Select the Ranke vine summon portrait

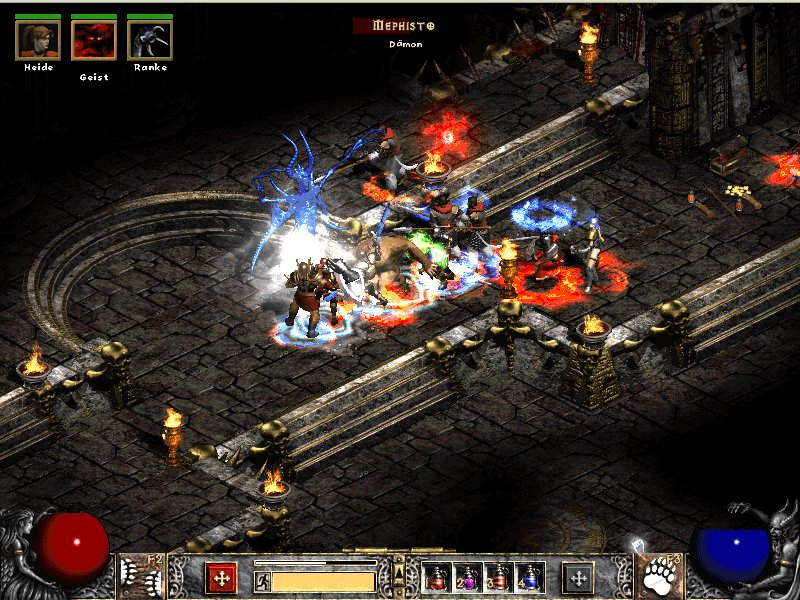150,40
